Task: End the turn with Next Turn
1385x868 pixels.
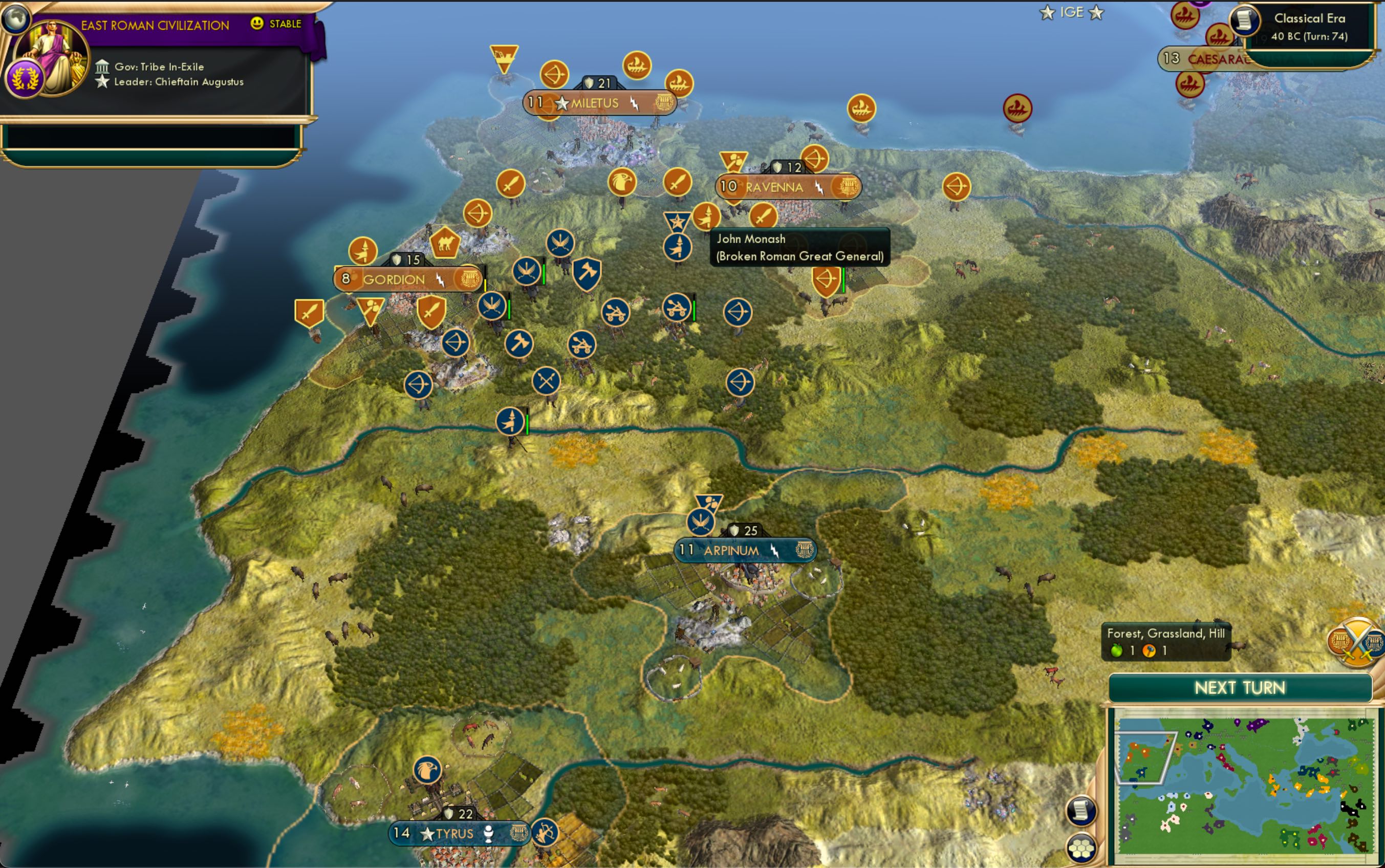Action: (x=1240, y=688)
